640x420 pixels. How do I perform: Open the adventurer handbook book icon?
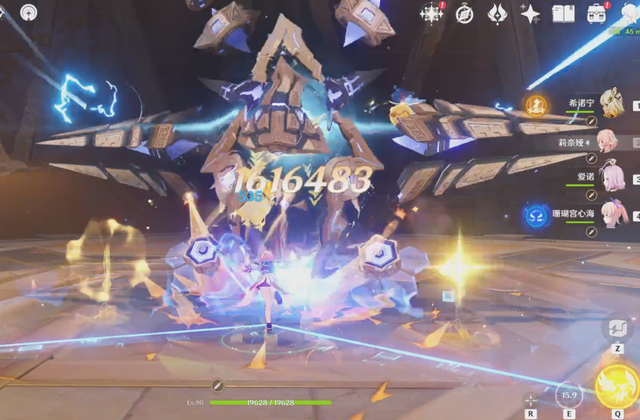click(x=563, y=13)
